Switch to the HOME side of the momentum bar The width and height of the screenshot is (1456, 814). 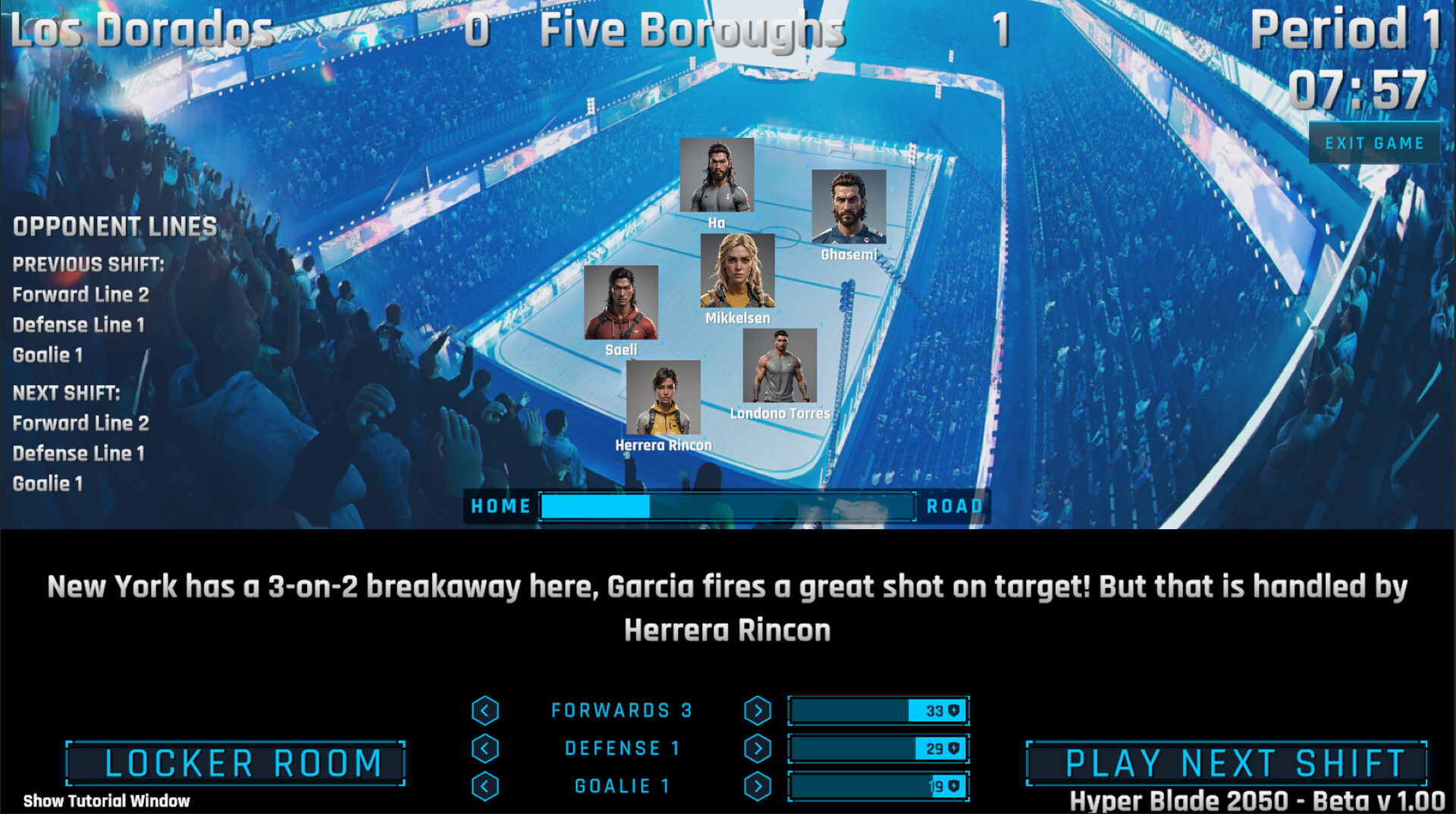pos(500,506)
